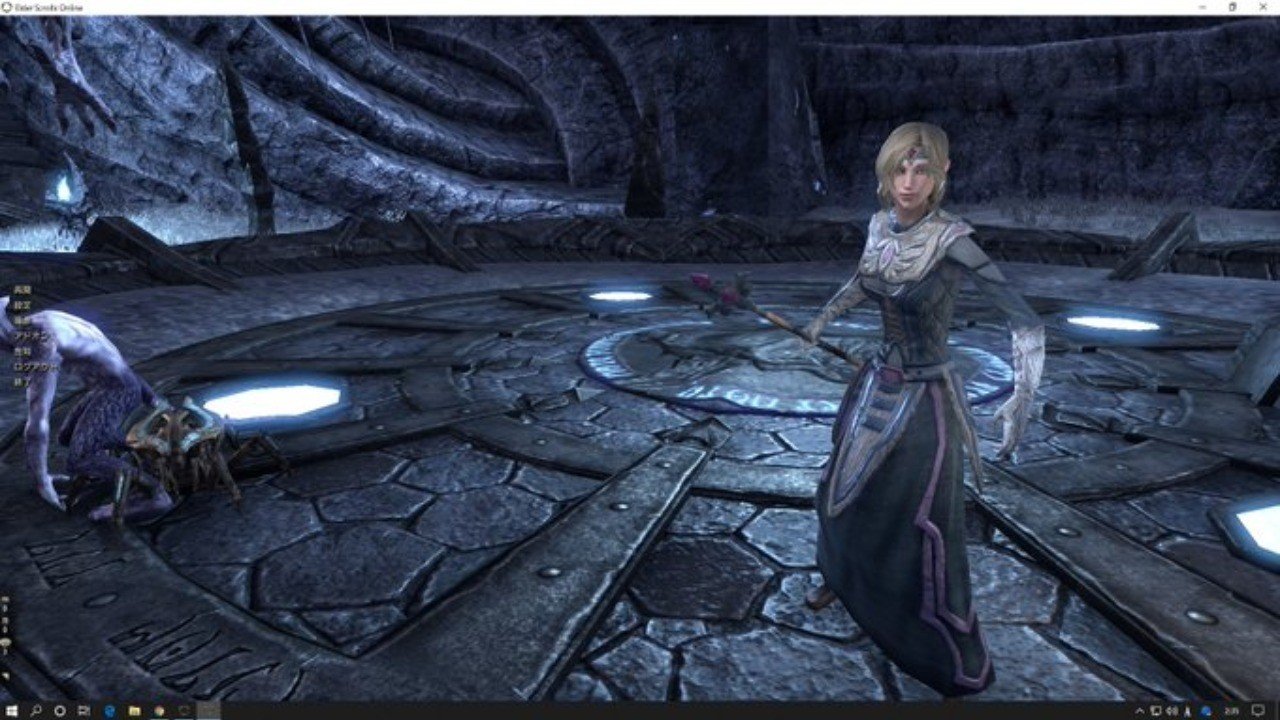
Task: Switch input via the IME language indicator
Action: click(x=1188, y=711)
